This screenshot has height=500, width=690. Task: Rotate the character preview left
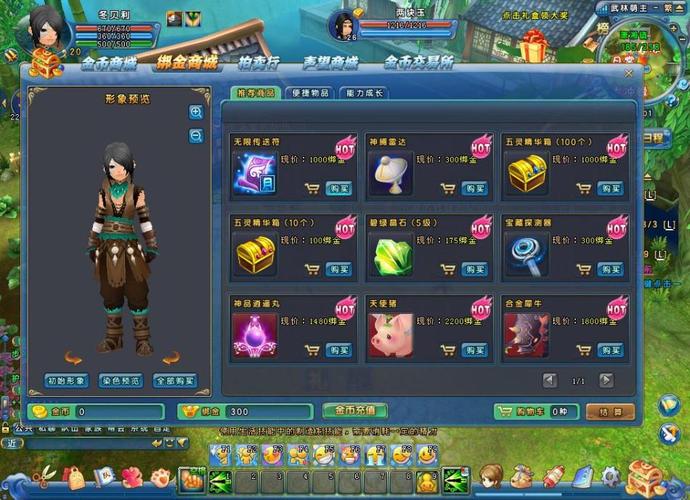72,357
